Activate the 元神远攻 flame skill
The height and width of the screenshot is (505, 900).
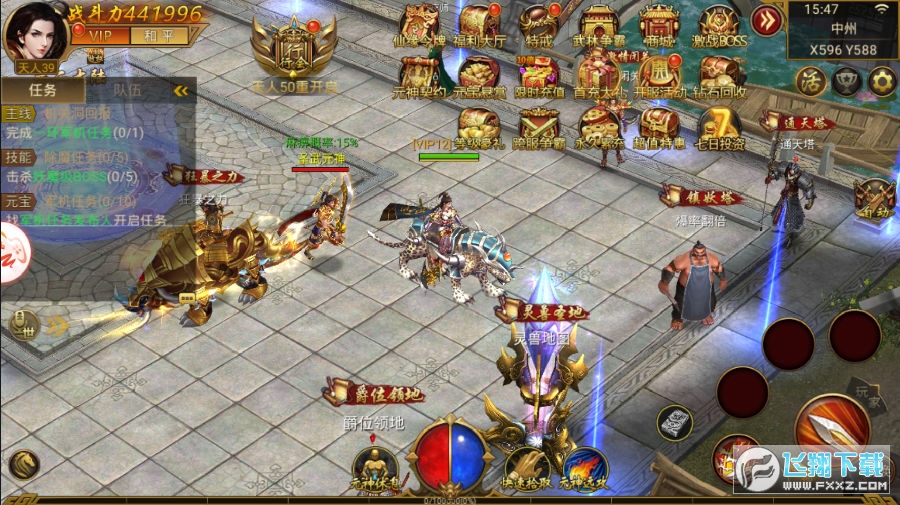tap(585, 467)
